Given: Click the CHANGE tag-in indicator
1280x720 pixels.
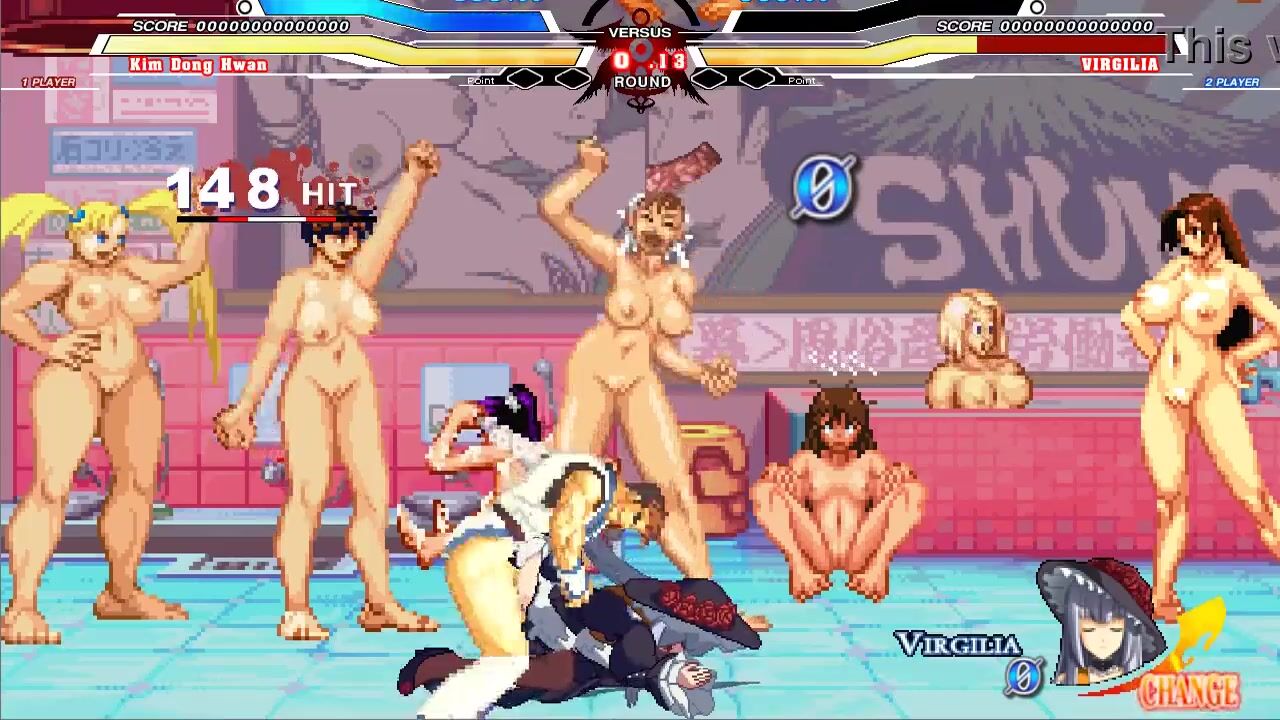Looking at the screenshot, I should [1189, 689].
